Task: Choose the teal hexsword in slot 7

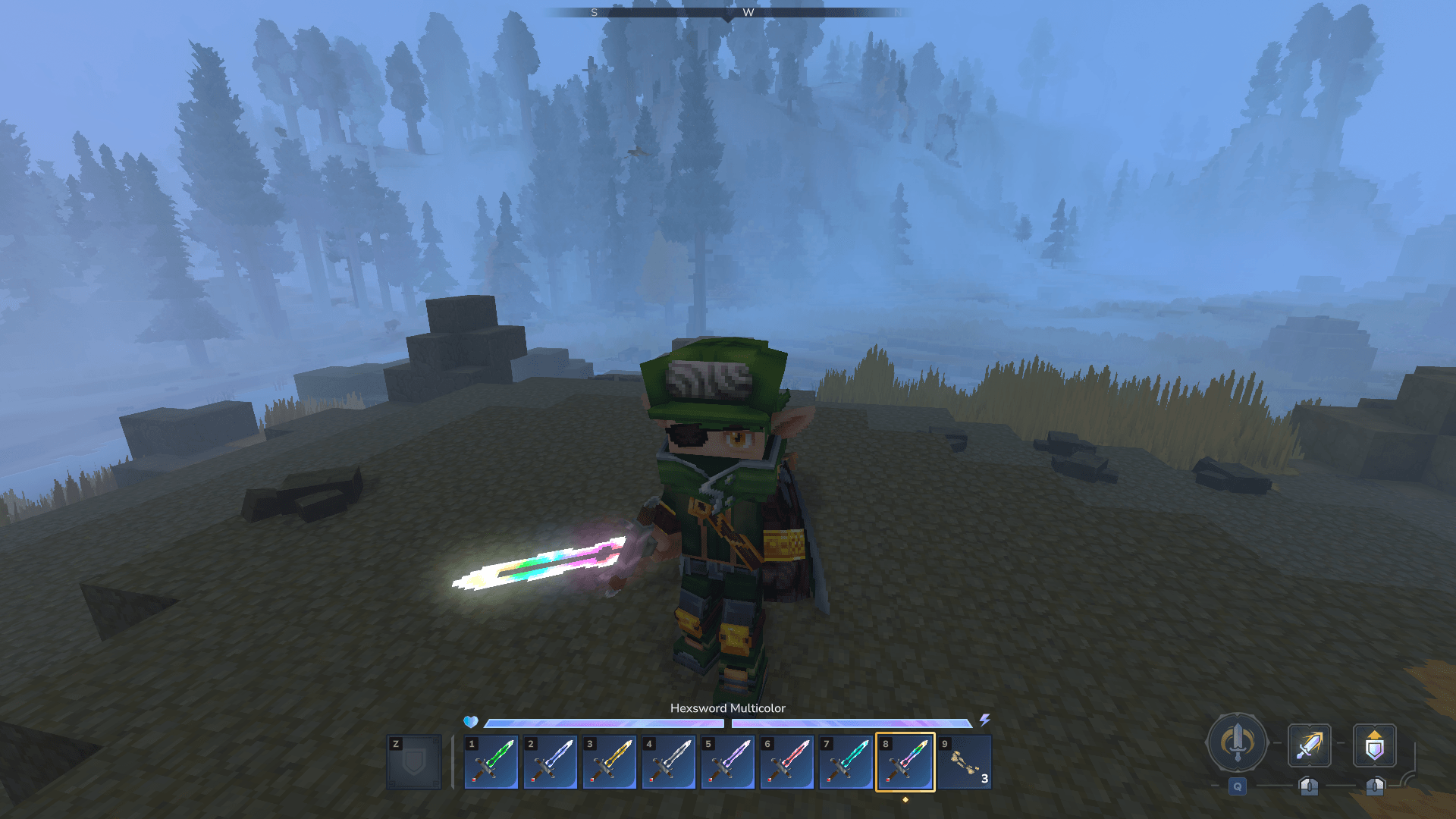Action: click(x=846, y=762)
